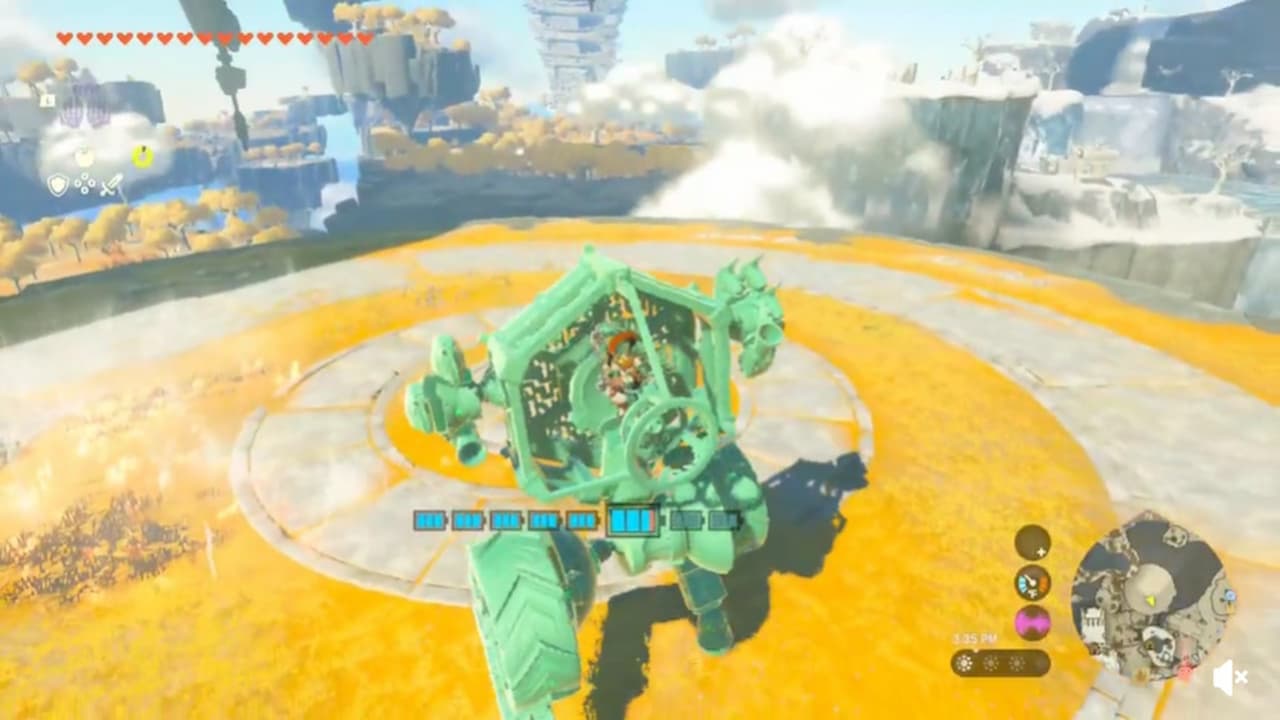Click the pink fused-material icon above the minimap
The height and width of the screenshot is (720, 1280).
[x=1032, y=620]
